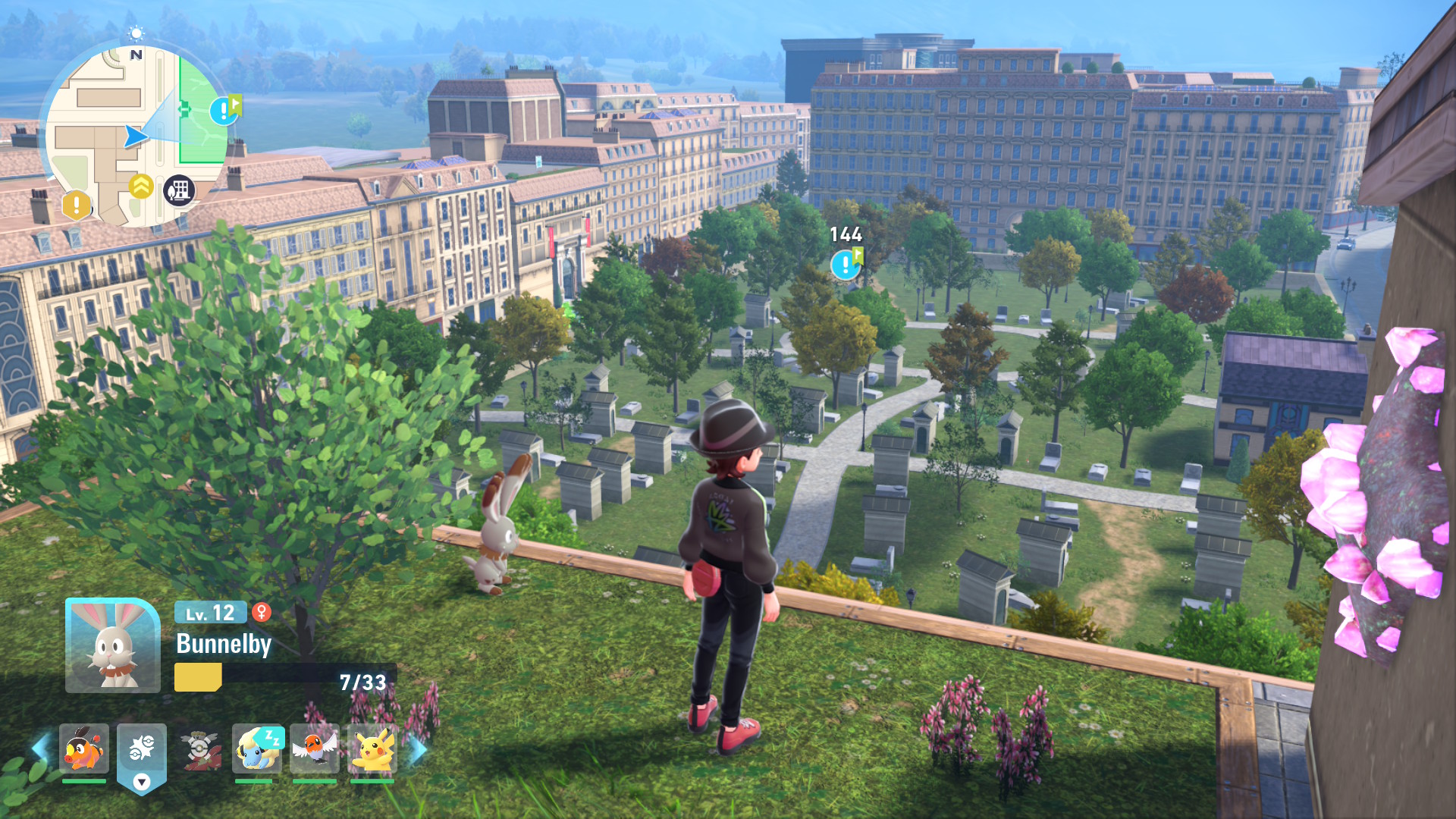Viewport: 1456px width, 819px height.
Task: Select Bunnelby's large portrait
Action: click(112, 645)
